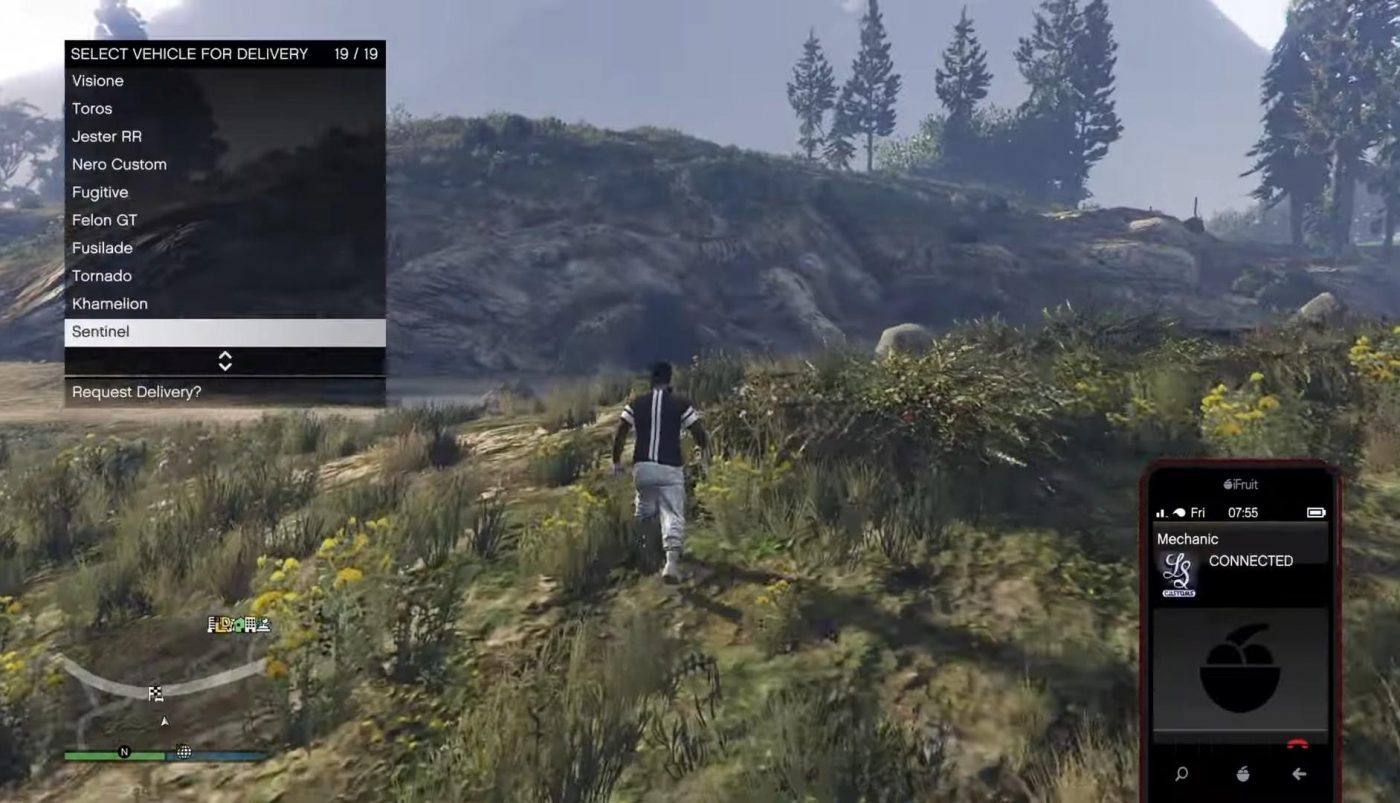The height and width of the screenshot is (803, 1400).
Task: Tap the back arrow on the iFruit phone
Action: [x=1300, y=773]
